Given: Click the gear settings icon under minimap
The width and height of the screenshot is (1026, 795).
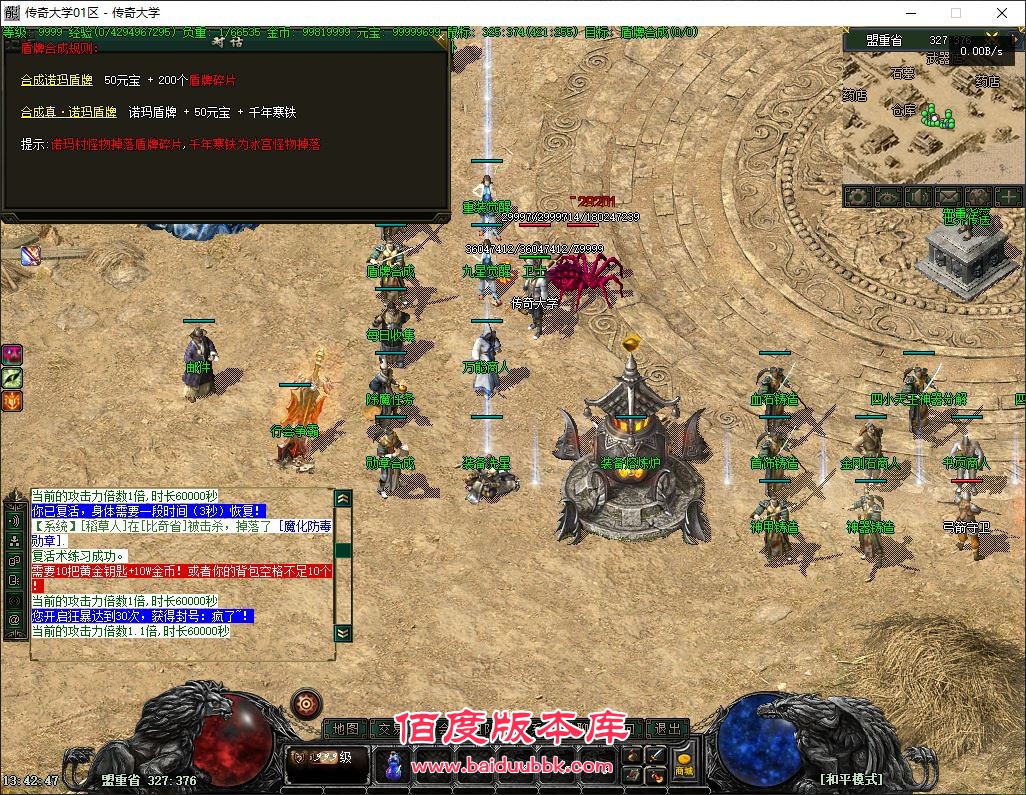Looking at the screenshot, I should click(857, 197).
